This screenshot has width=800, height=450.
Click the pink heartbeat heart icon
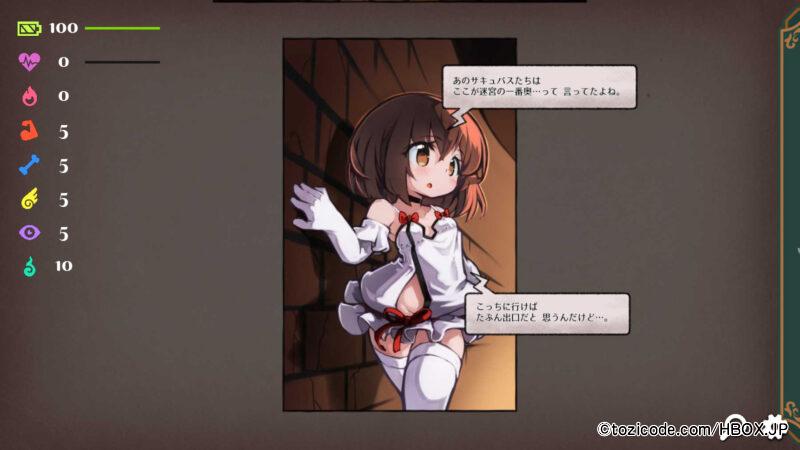[x=28, y=62]
